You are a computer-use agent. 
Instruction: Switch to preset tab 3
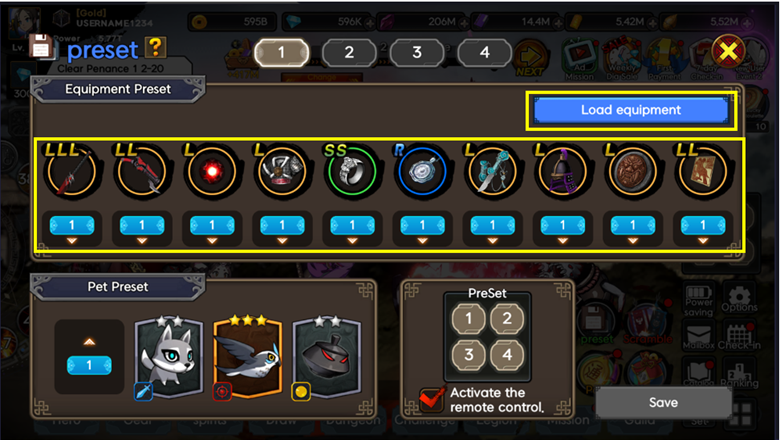click(x=416, y=52)
